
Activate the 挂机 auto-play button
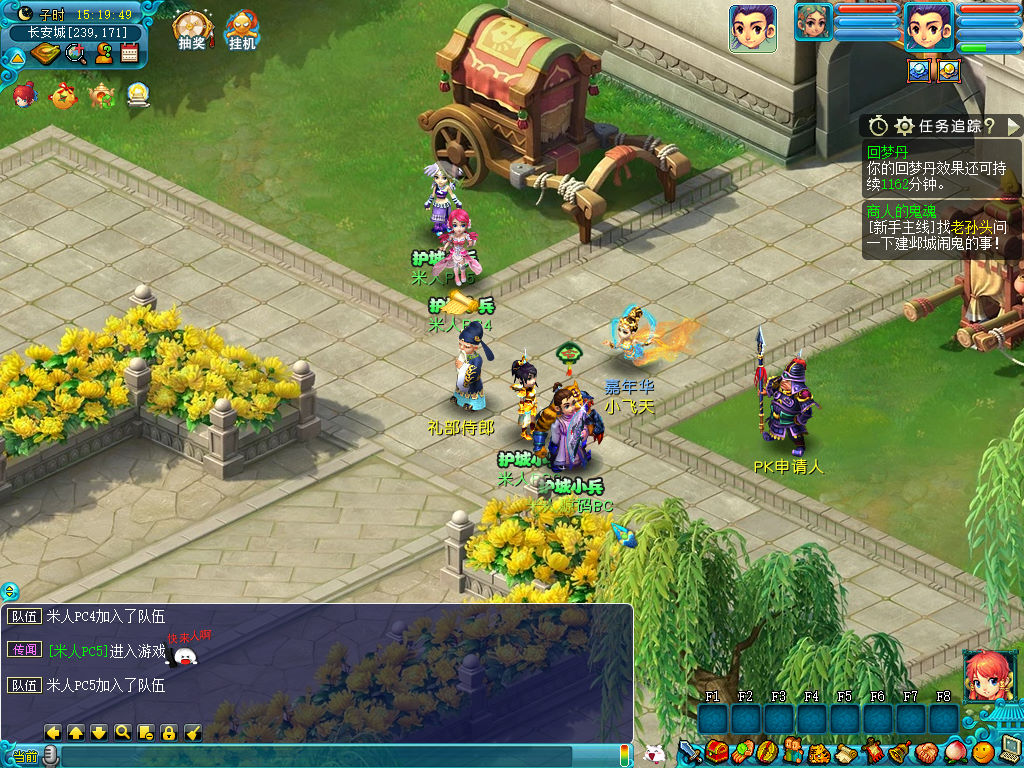(x=242, y=29)
